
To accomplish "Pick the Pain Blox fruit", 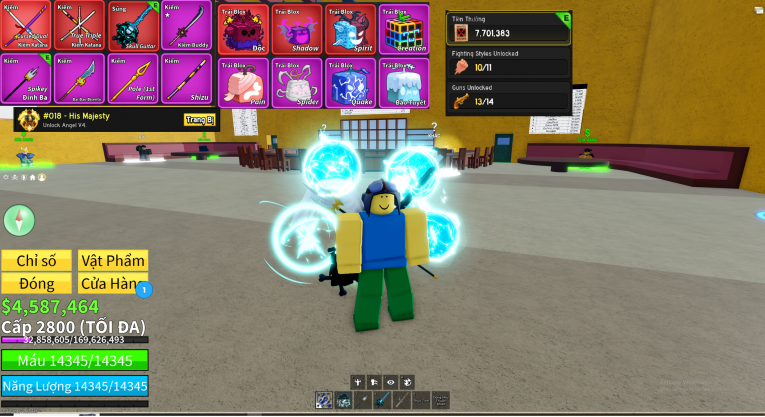I will click(243, 82).
